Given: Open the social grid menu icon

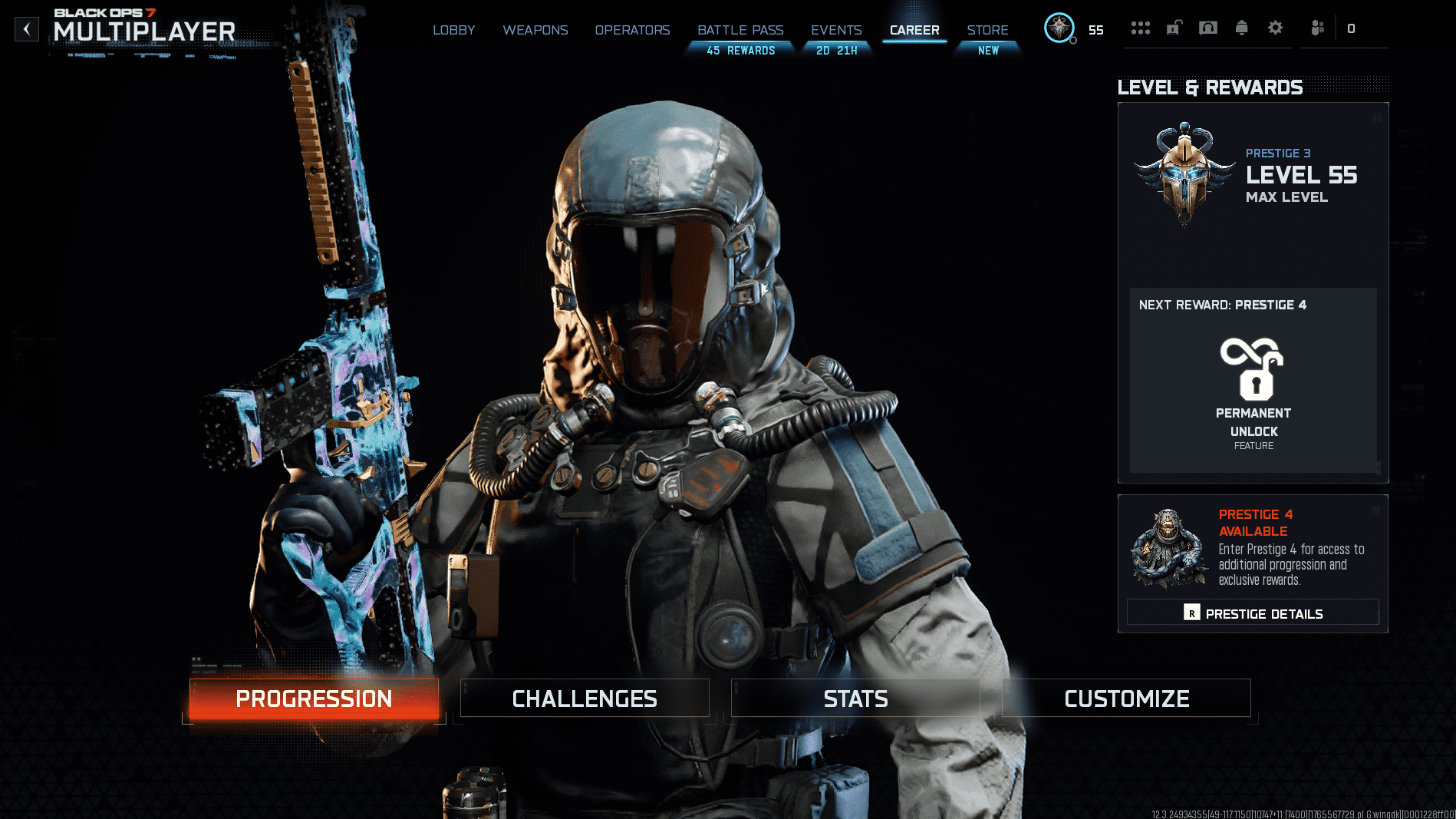Looking at the screenshot, I should click(x=1141, y=28).
